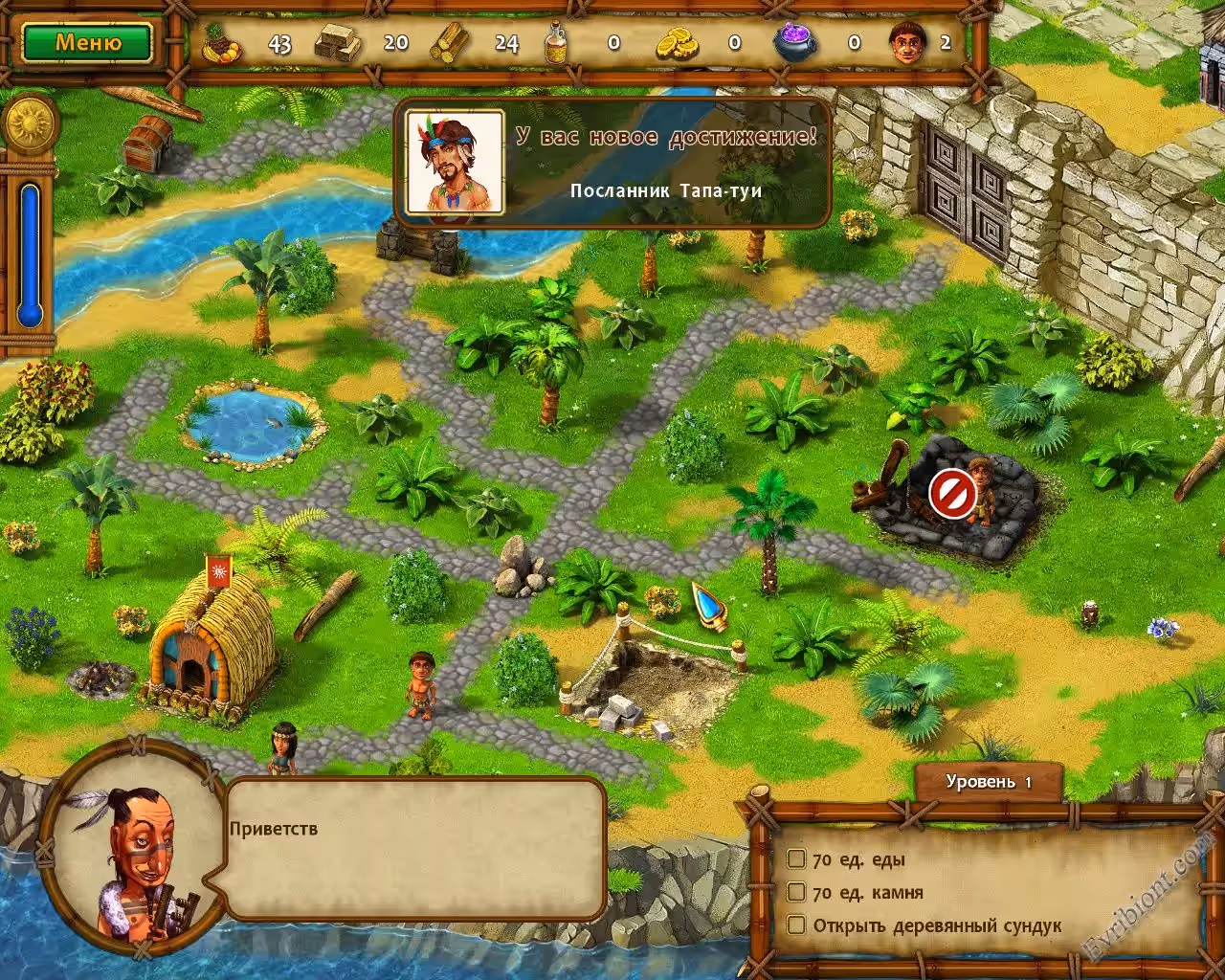Open the green Меню button

pos(87,43)
